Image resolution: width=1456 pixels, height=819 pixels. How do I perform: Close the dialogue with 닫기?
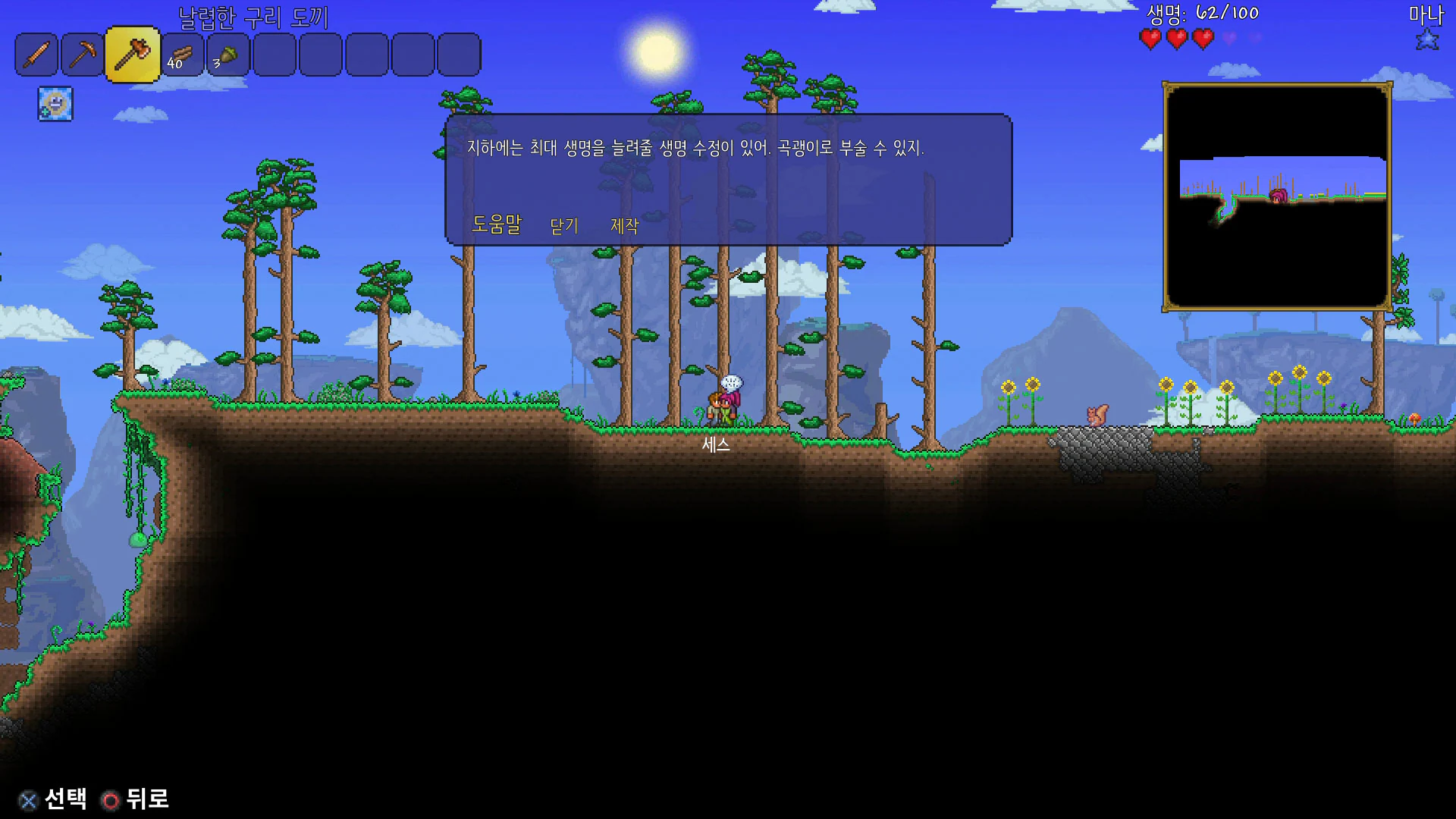[x=564, y=226]
